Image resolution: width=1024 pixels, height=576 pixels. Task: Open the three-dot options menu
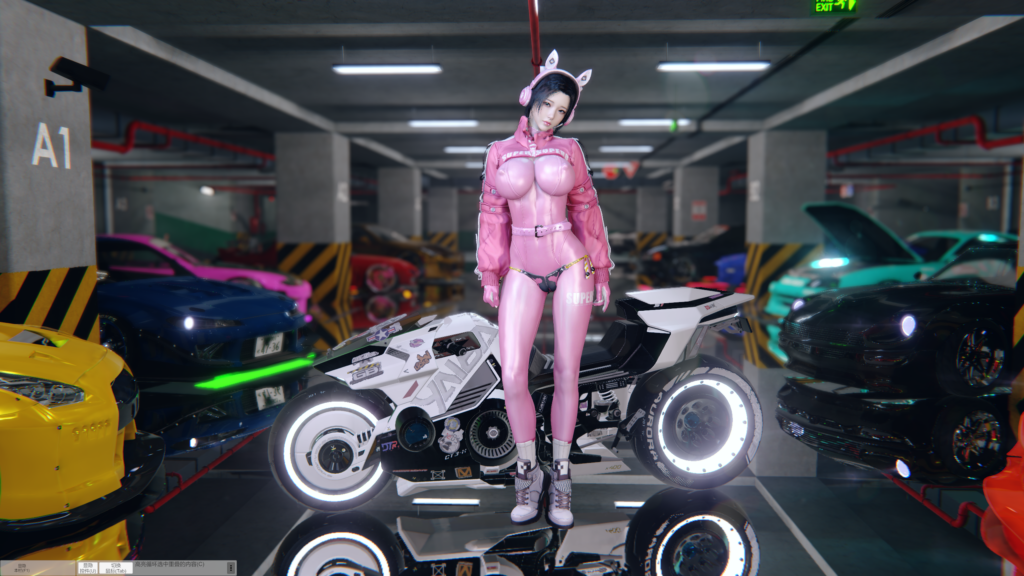click(x=230, y=568)
